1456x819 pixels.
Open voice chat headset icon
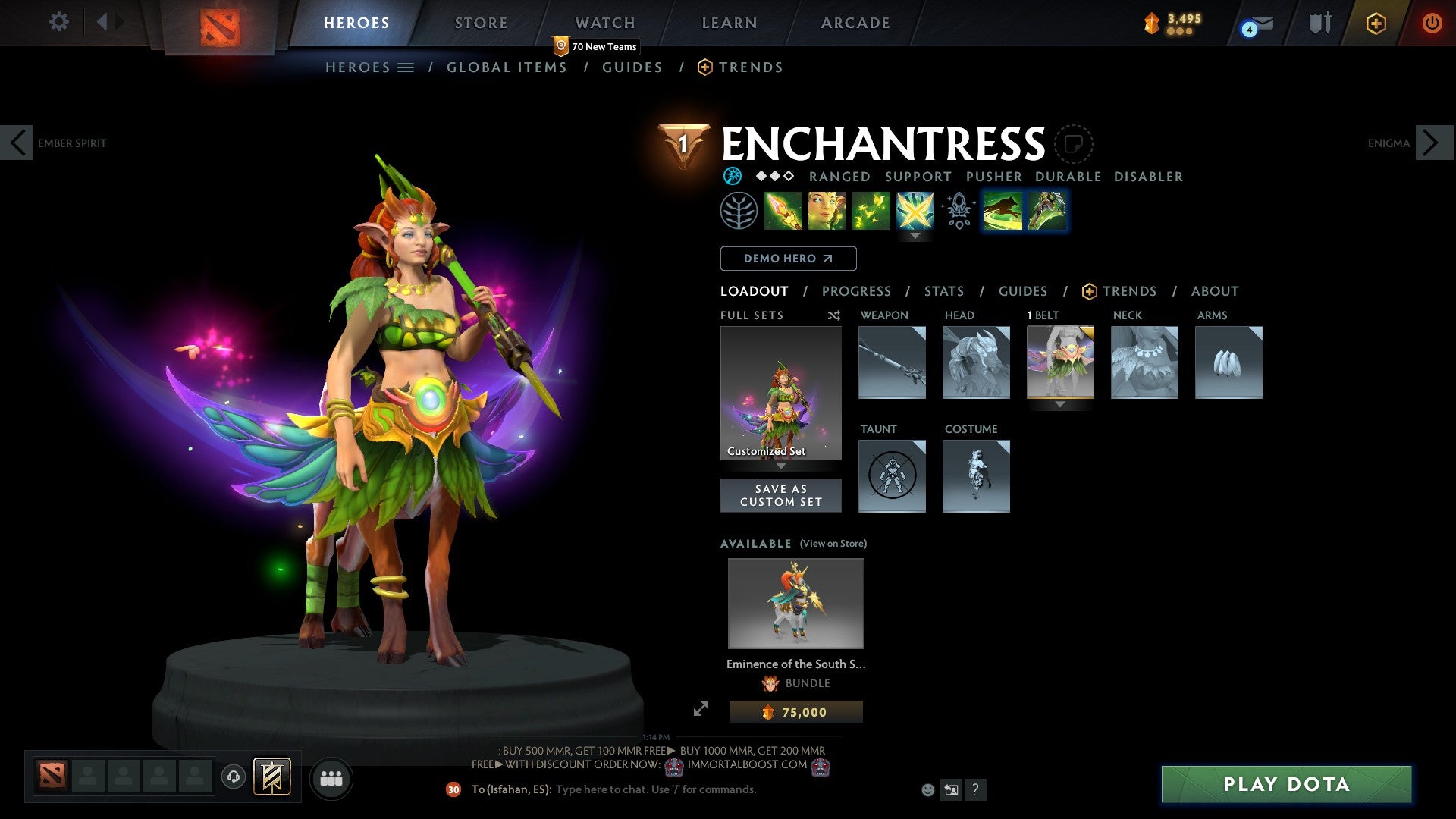[232, 777]
